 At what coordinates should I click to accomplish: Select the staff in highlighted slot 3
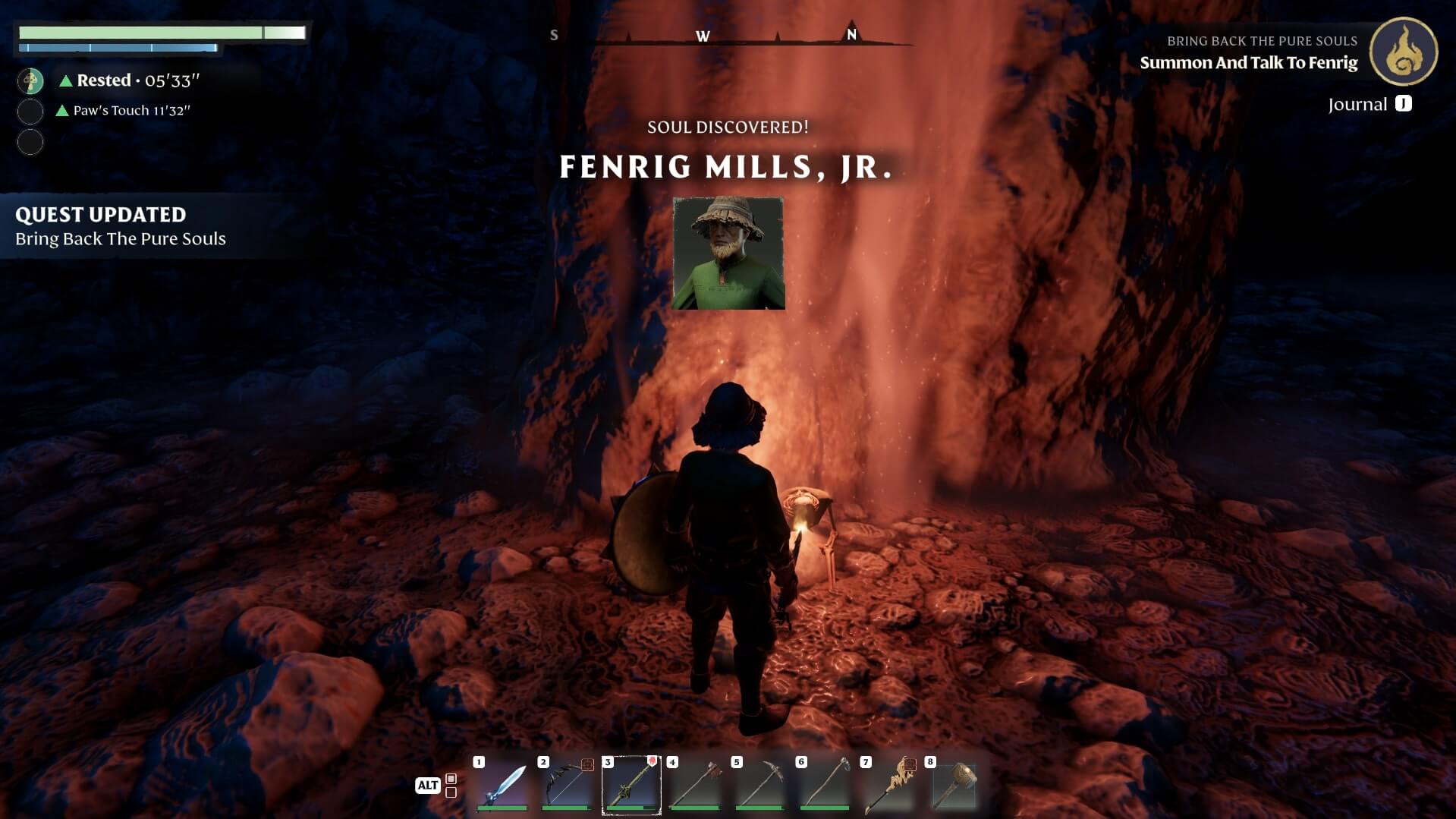point(631,785)
